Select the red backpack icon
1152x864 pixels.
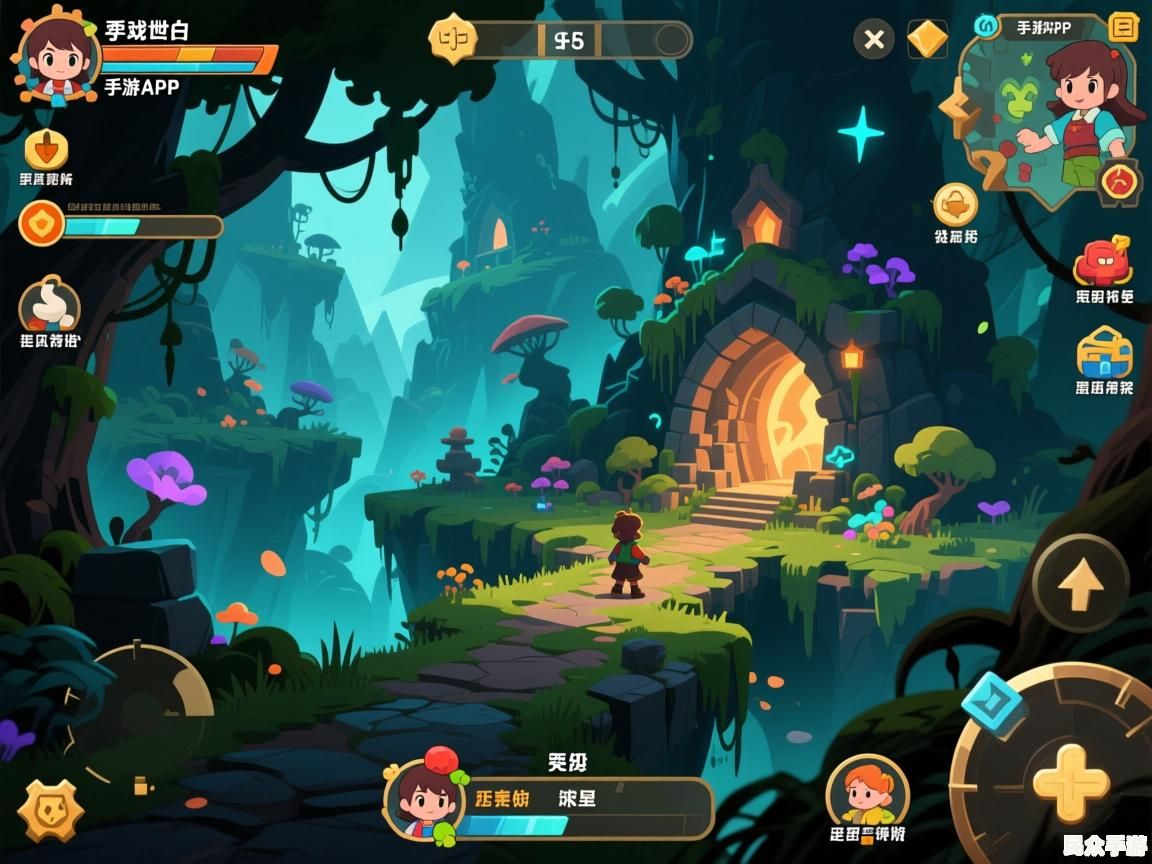pos(1102,262)
